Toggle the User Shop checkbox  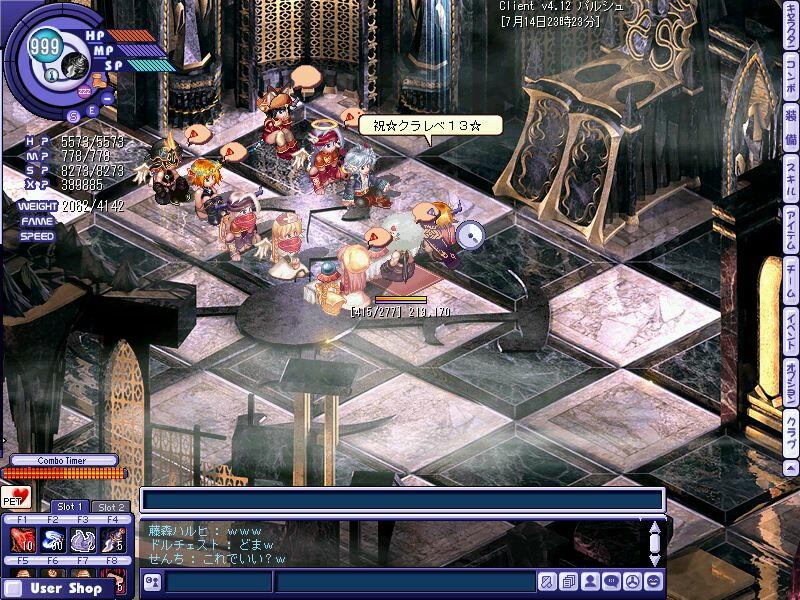click(x=13, y=589)
